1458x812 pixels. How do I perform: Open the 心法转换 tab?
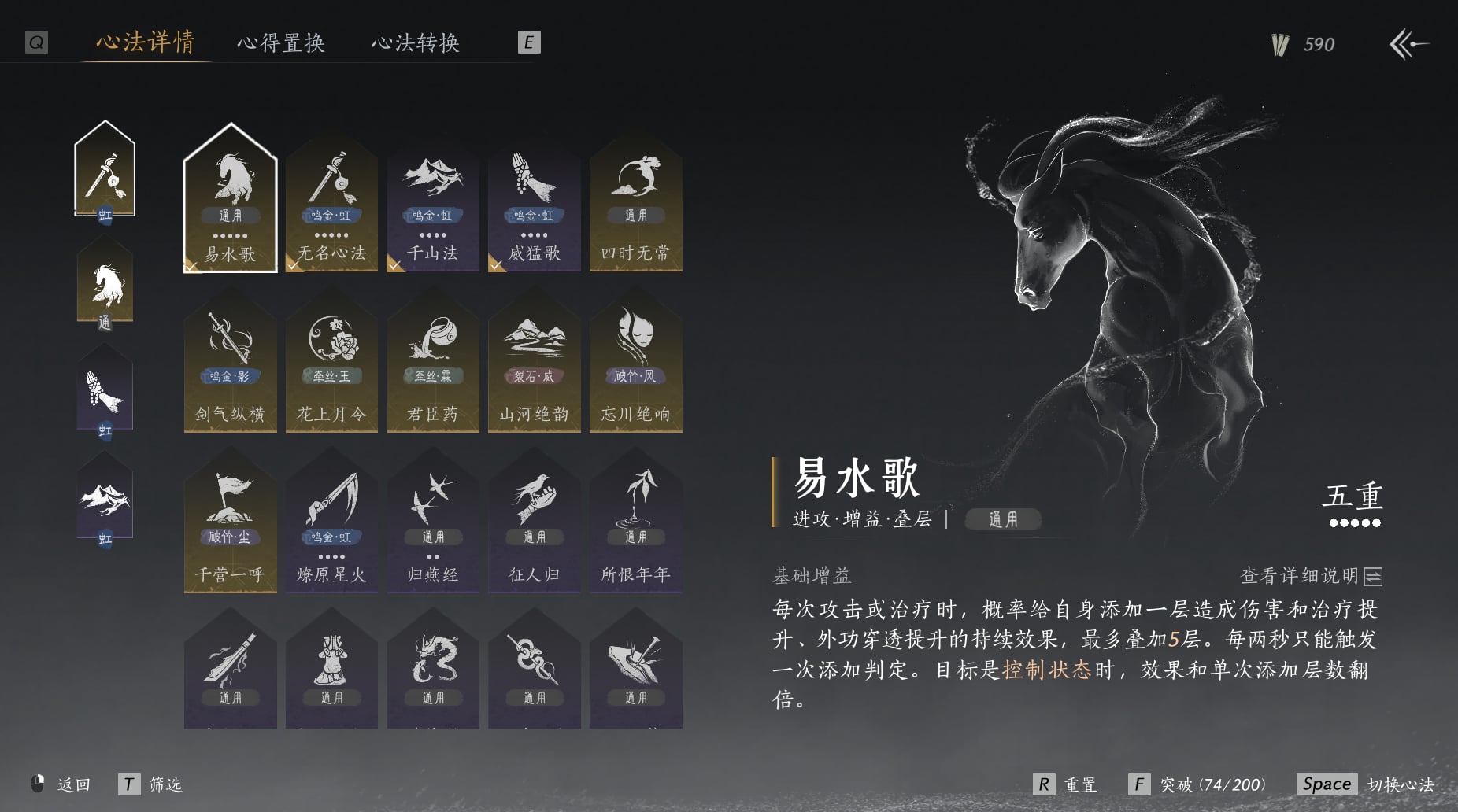click(x=416, y=42)
